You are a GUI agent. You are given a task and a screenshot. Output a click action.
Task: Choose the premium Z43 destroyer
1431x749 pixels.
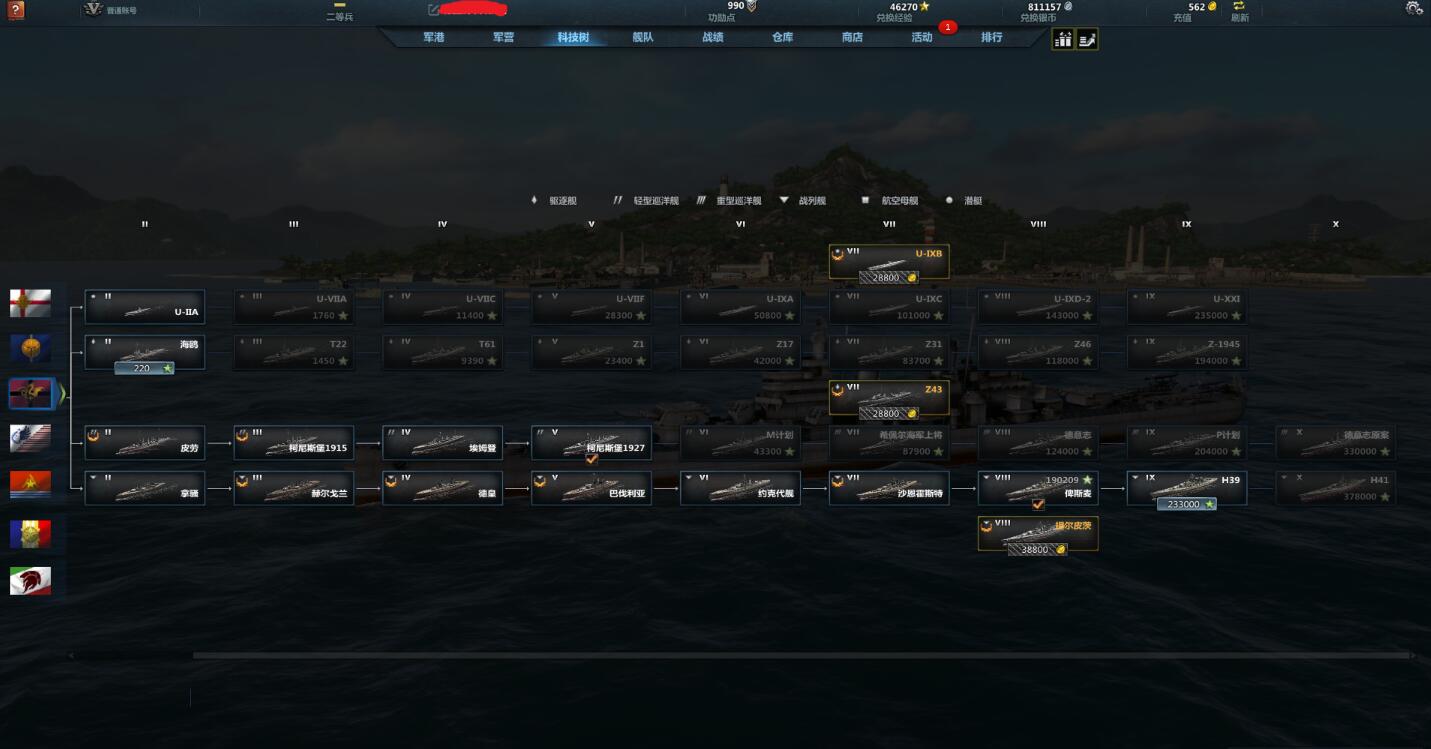(889, 398)
